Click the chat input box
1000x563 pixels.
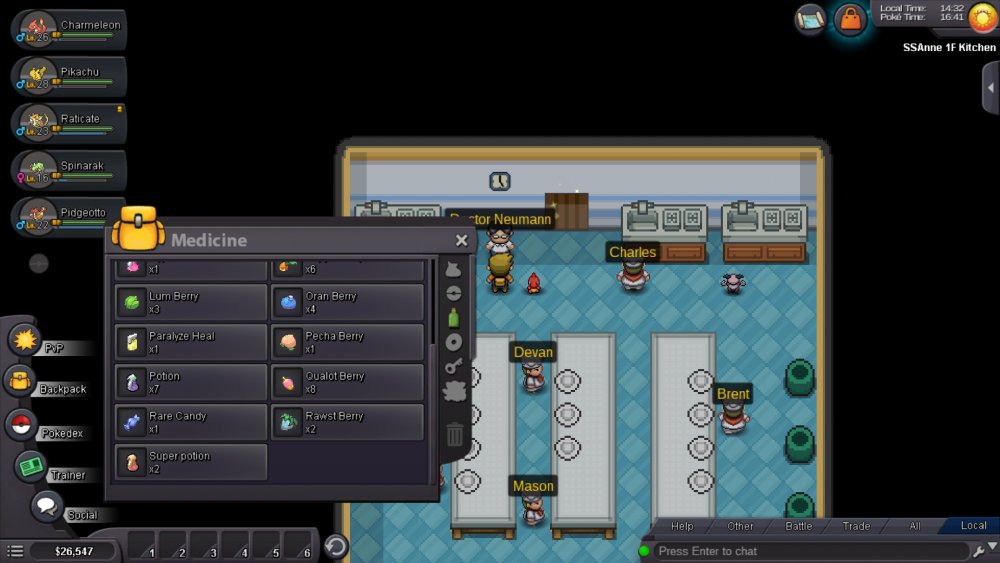(x=810, y=551)
